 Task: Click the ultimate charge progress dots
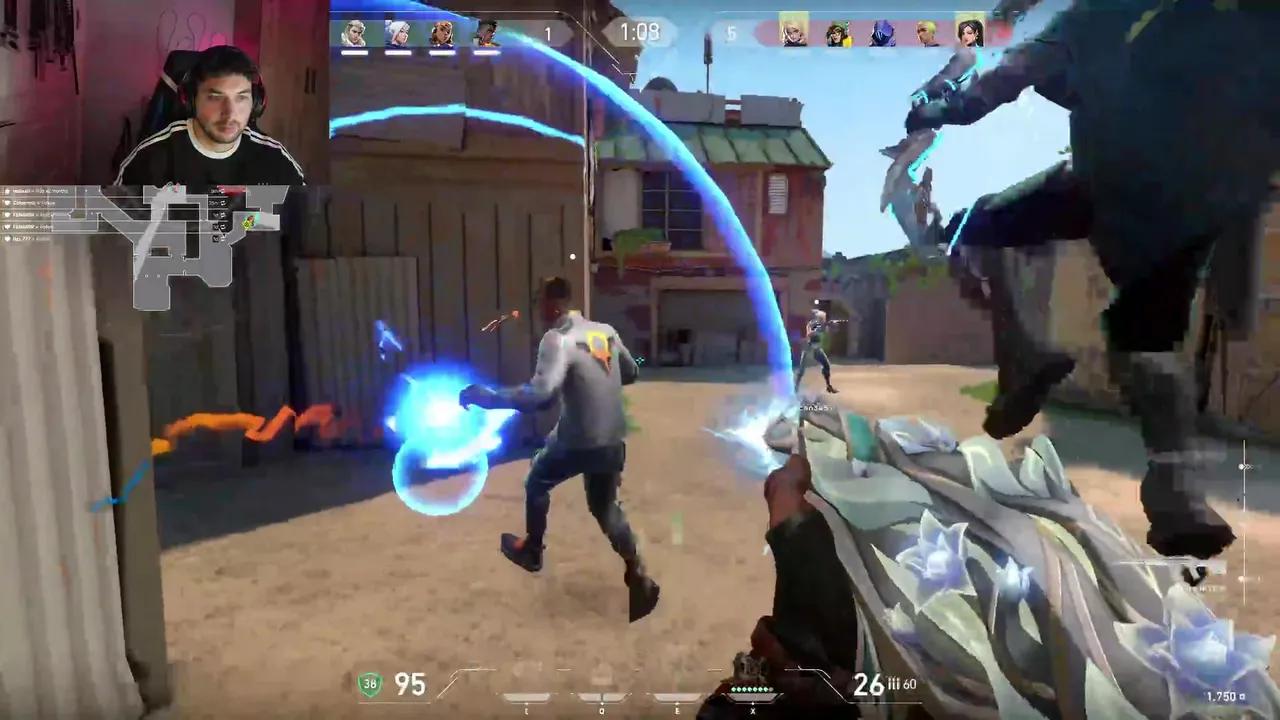[750, 689]
